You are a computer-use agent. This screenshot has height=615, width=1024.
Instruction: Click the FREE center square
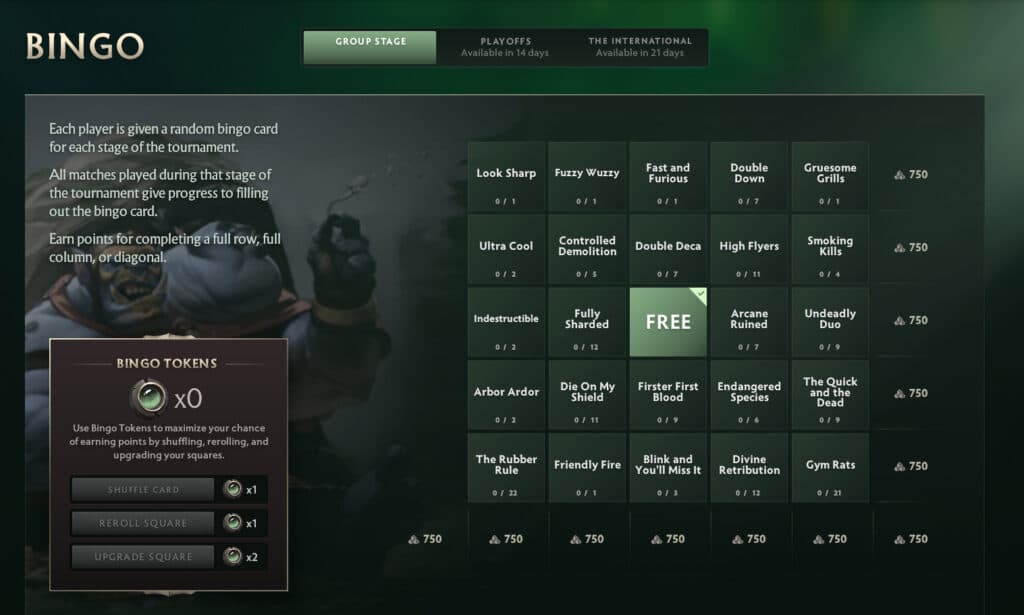click(x=668, y=322)
